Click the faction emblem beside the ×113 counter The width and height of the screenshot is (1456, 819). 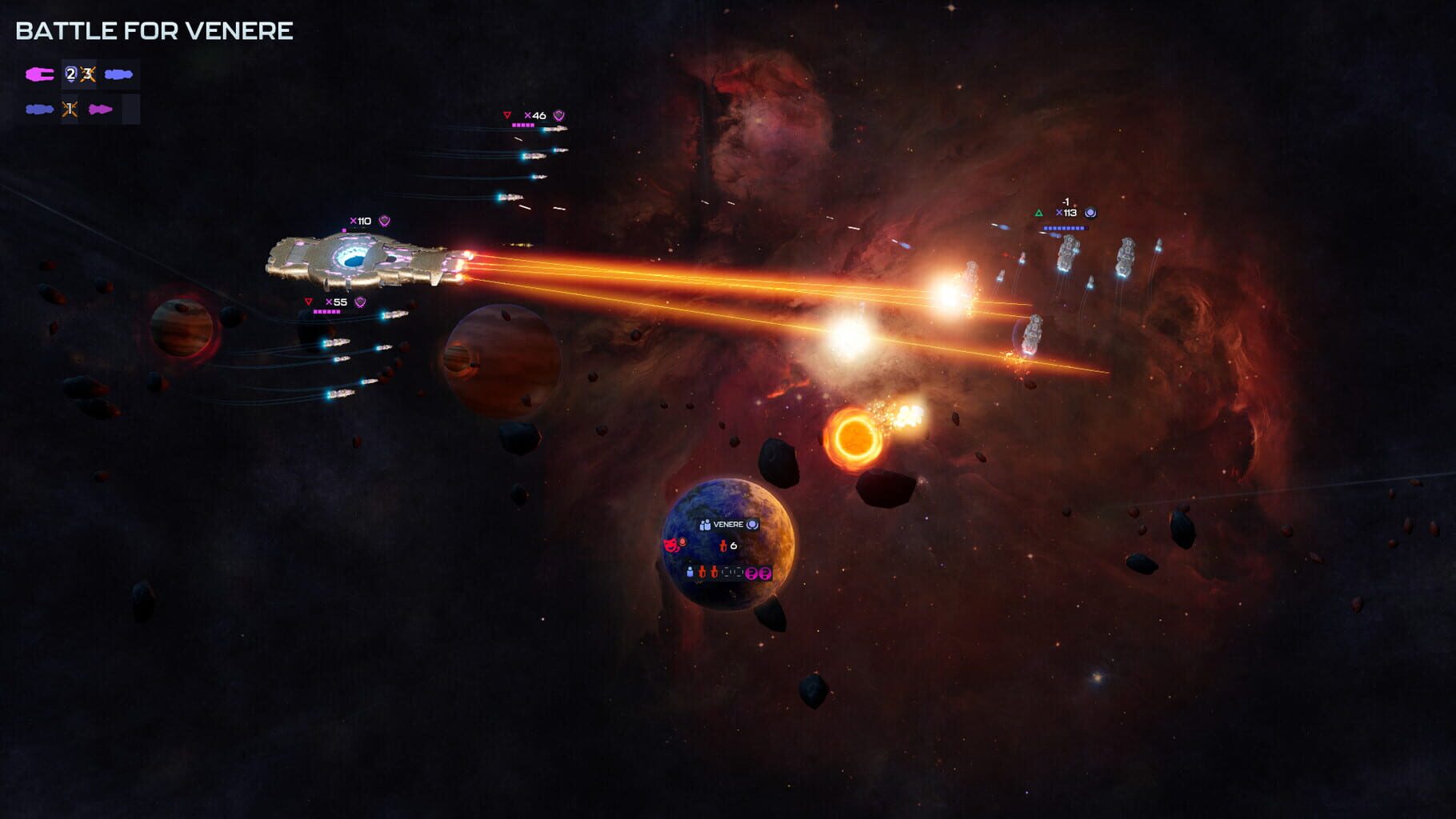[1090, 214]
